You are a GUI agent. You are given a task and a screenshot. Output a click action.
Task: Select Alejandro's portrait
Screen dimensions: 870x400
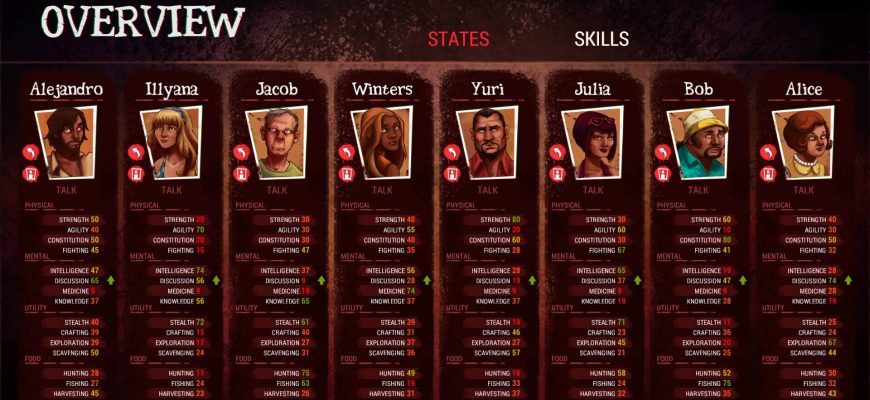(66, 142)
